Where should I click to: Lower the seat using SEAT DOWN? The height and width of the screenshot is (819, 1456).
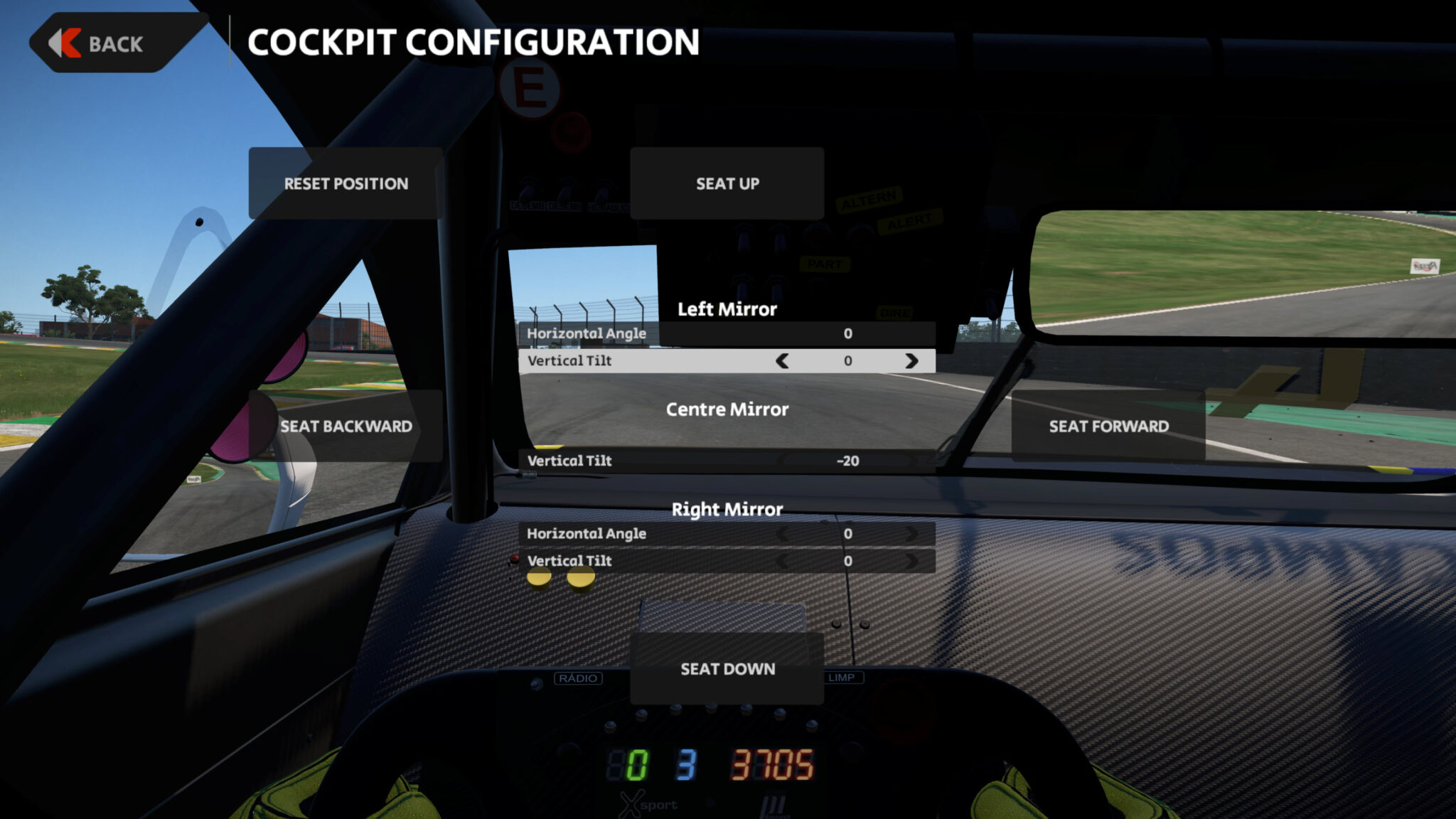727,669
